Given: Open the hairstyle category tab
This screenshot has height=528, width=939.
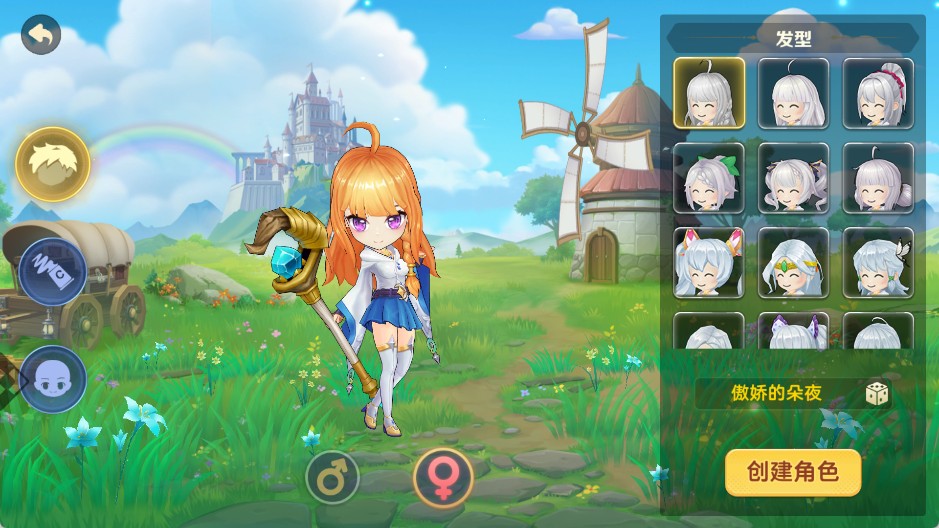Looking at the screenshot, I should point(53,163).
